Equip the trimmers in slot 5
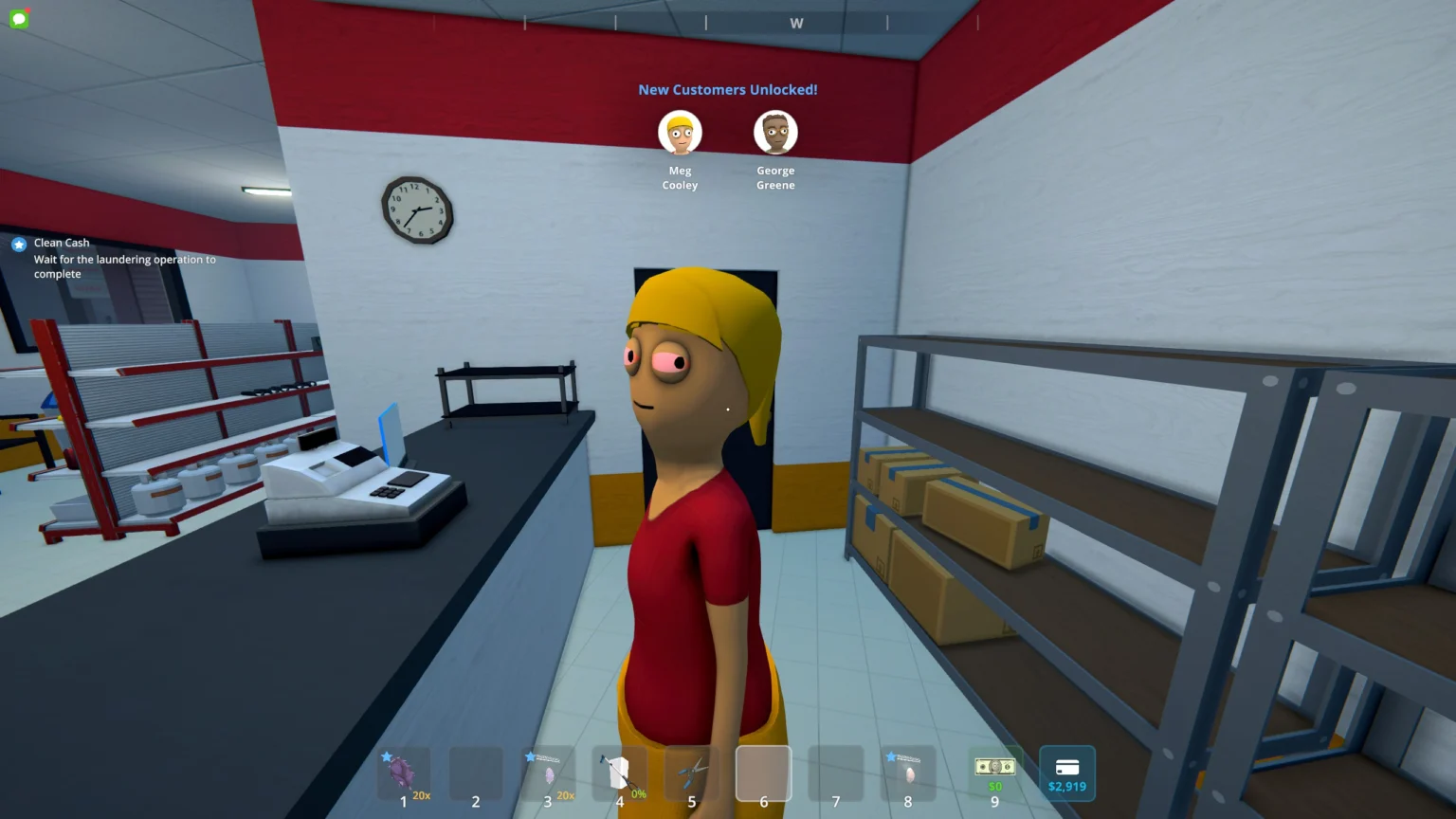 click(x=692, y=773)
